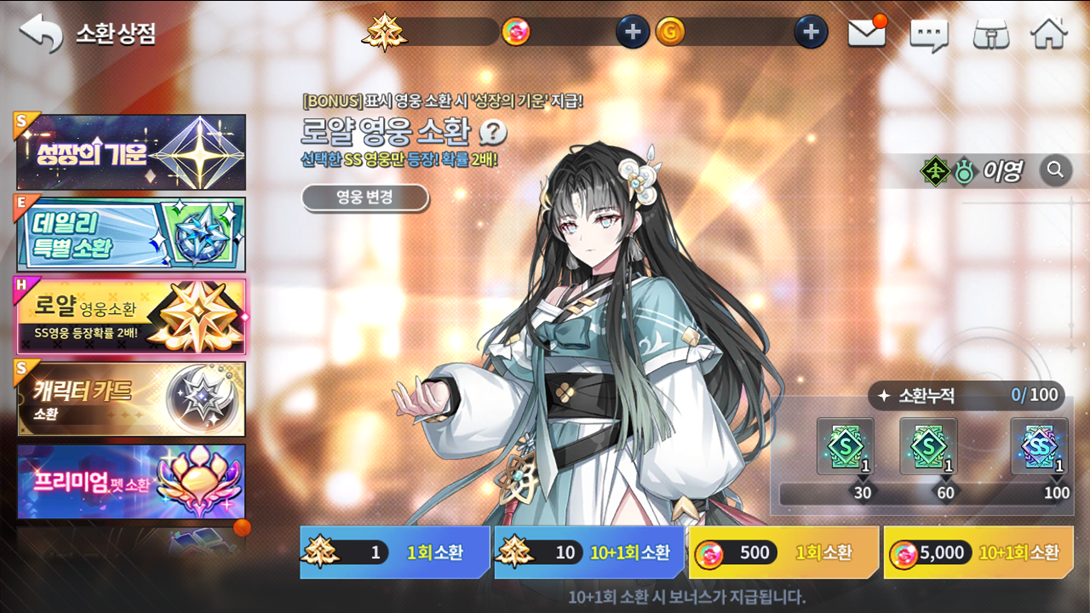Choose the 로얄 영웅소환 banner

tap(131, 317)
